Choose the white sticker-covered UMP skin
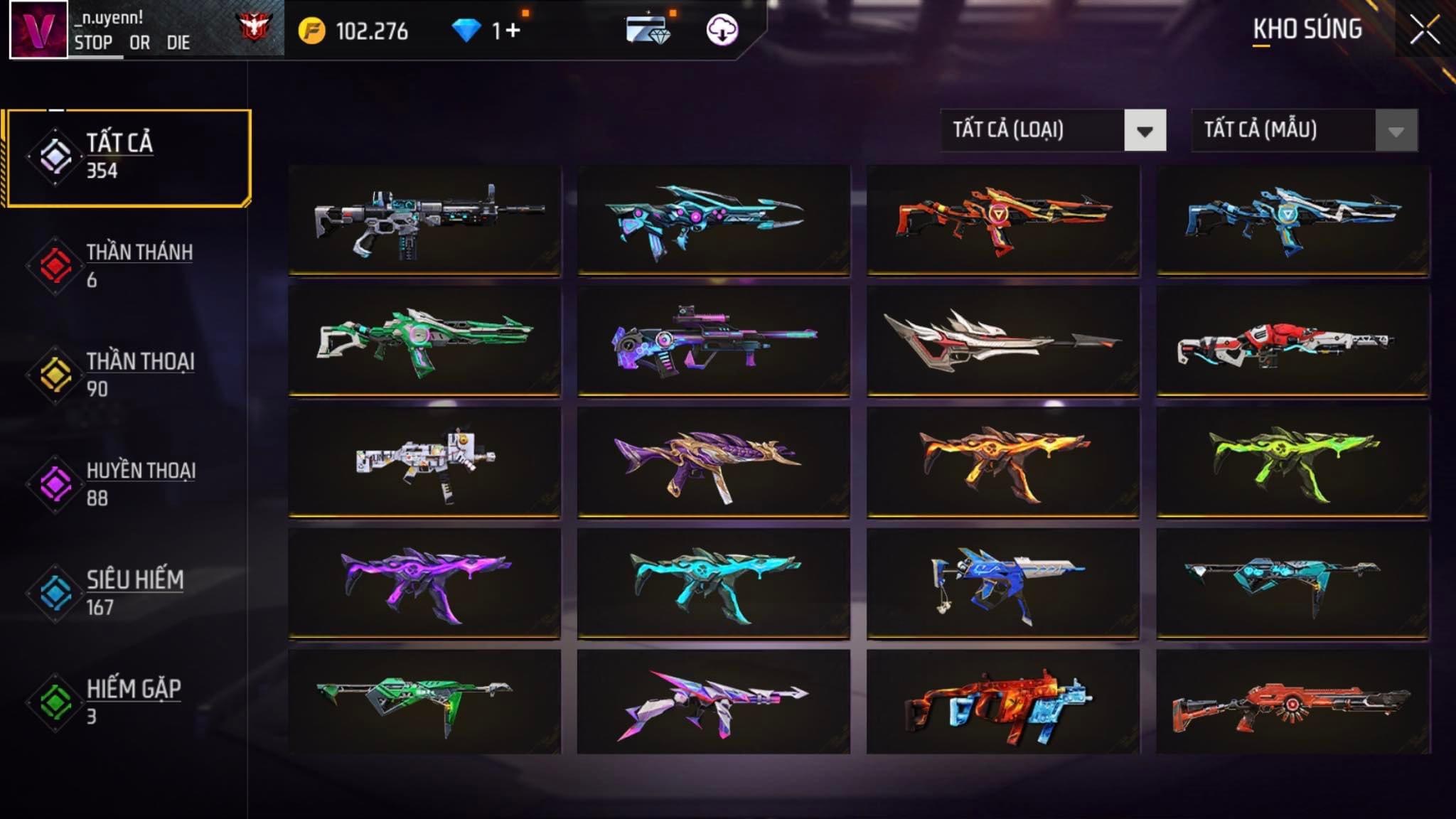 tap(424, 461)
